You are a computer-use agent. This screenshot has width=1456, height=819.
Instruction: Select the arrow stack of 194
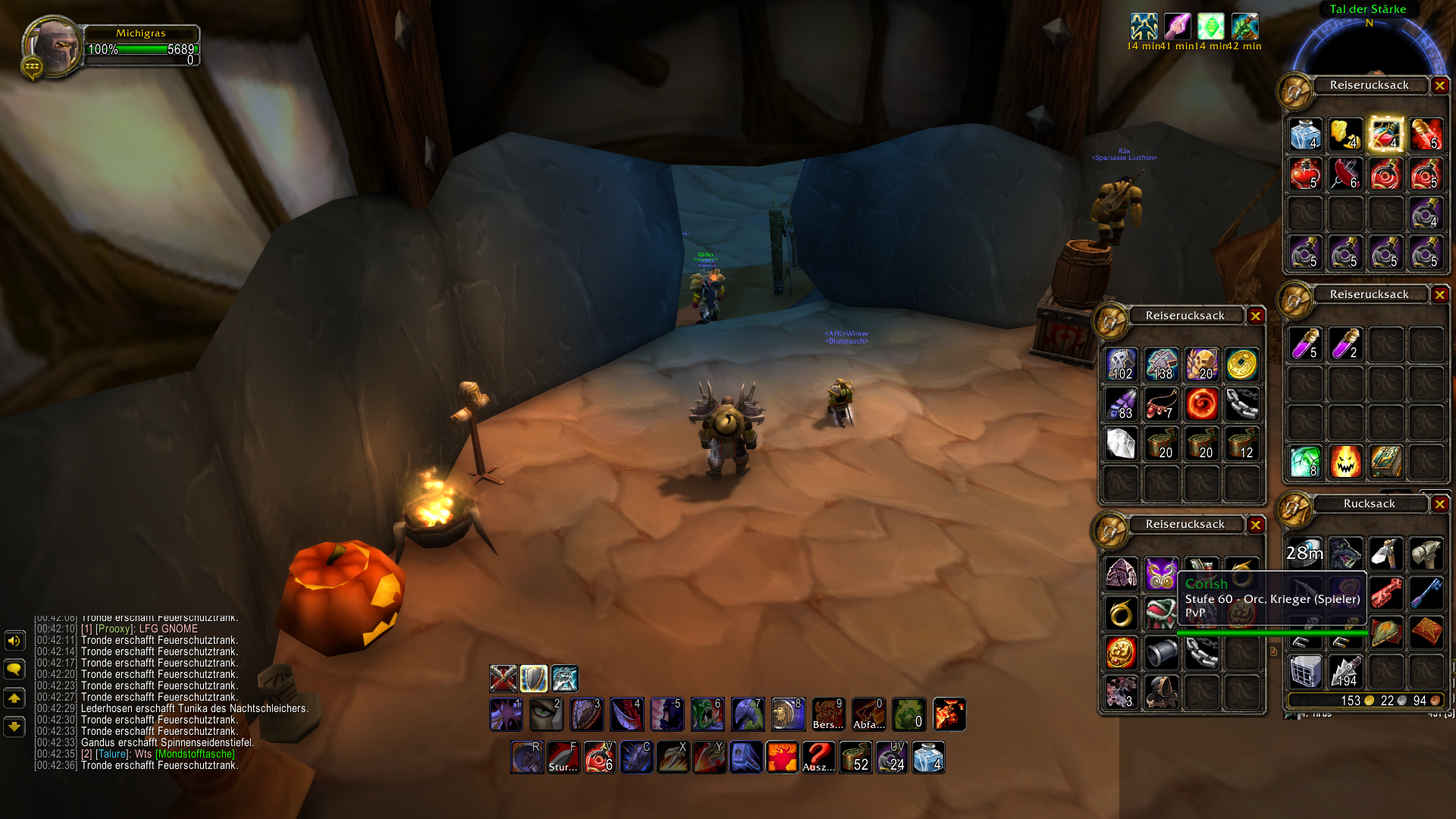1345,672
